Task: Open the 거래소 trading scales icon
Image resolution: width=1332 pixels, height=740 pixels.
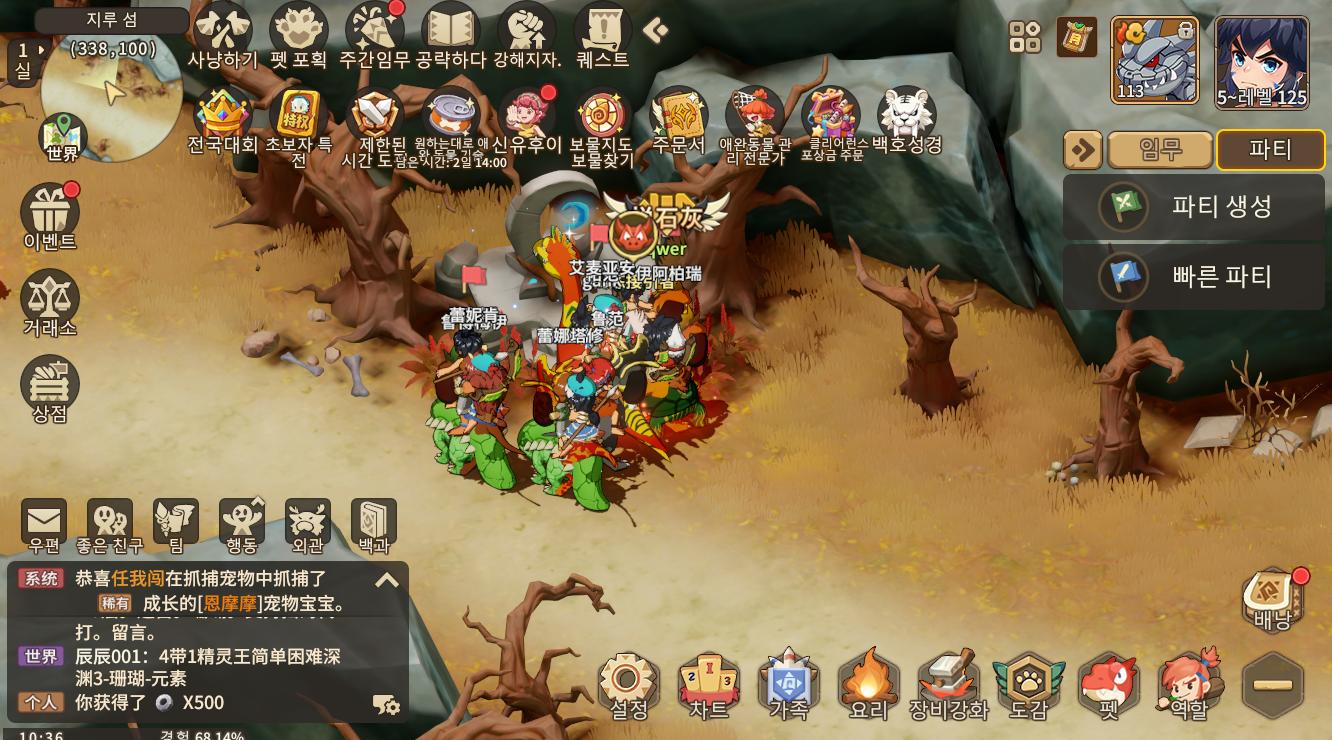Action: [x=50, y=299]
